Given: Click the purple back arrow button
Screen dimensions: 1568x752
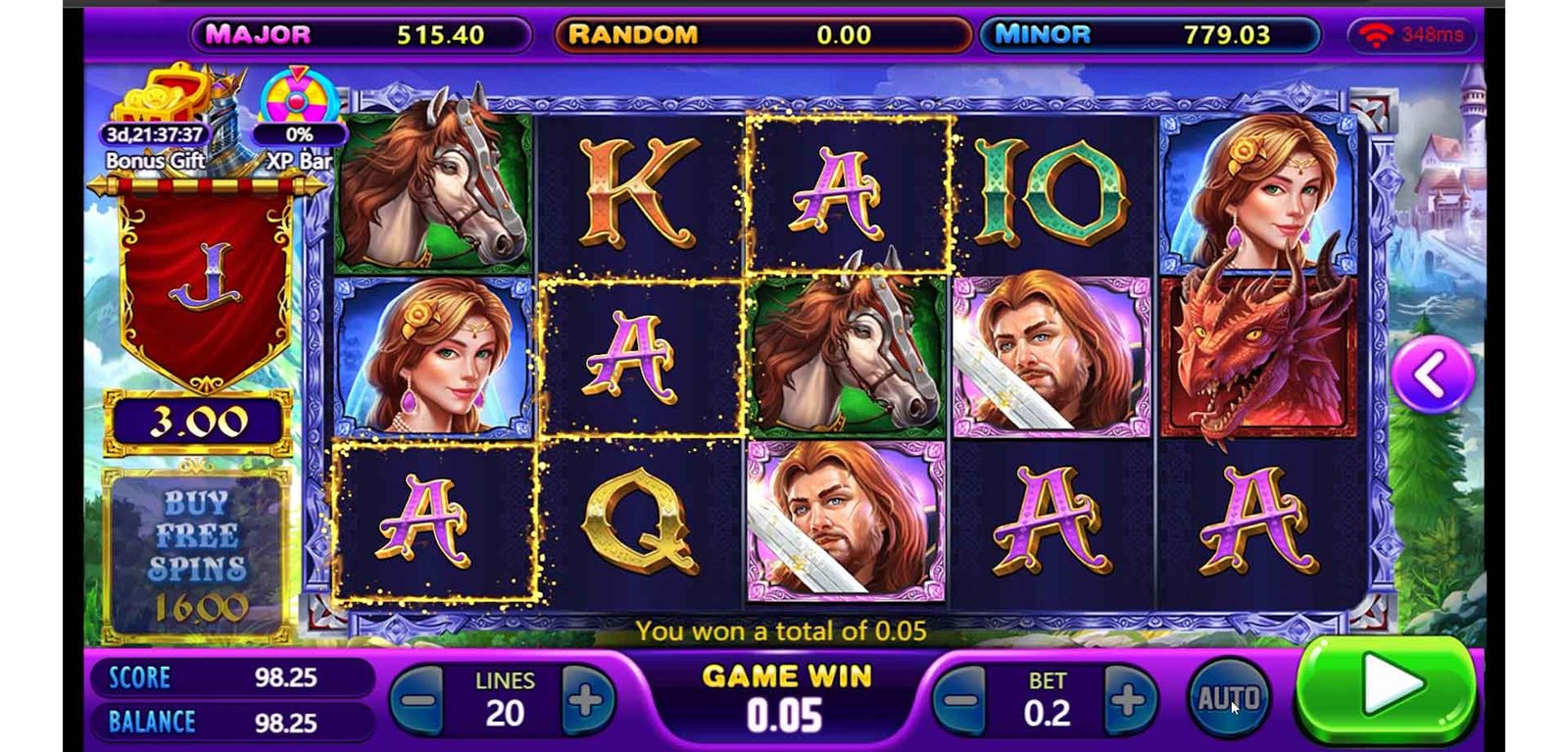Looking at the screenshot, I should click(1432, 374).
